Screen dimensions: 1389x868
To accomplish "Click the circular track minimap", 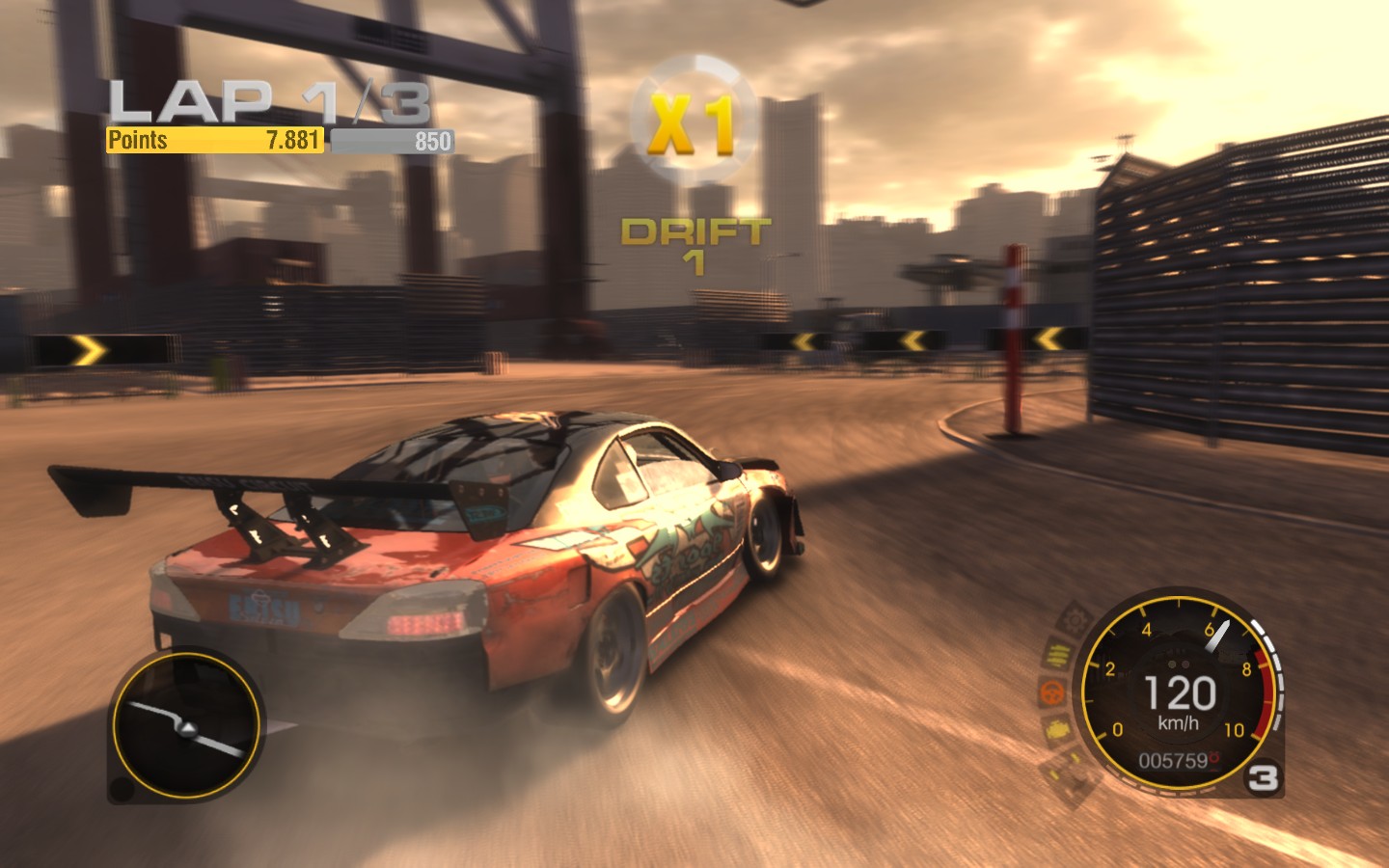I will click(x=185, y=725).
